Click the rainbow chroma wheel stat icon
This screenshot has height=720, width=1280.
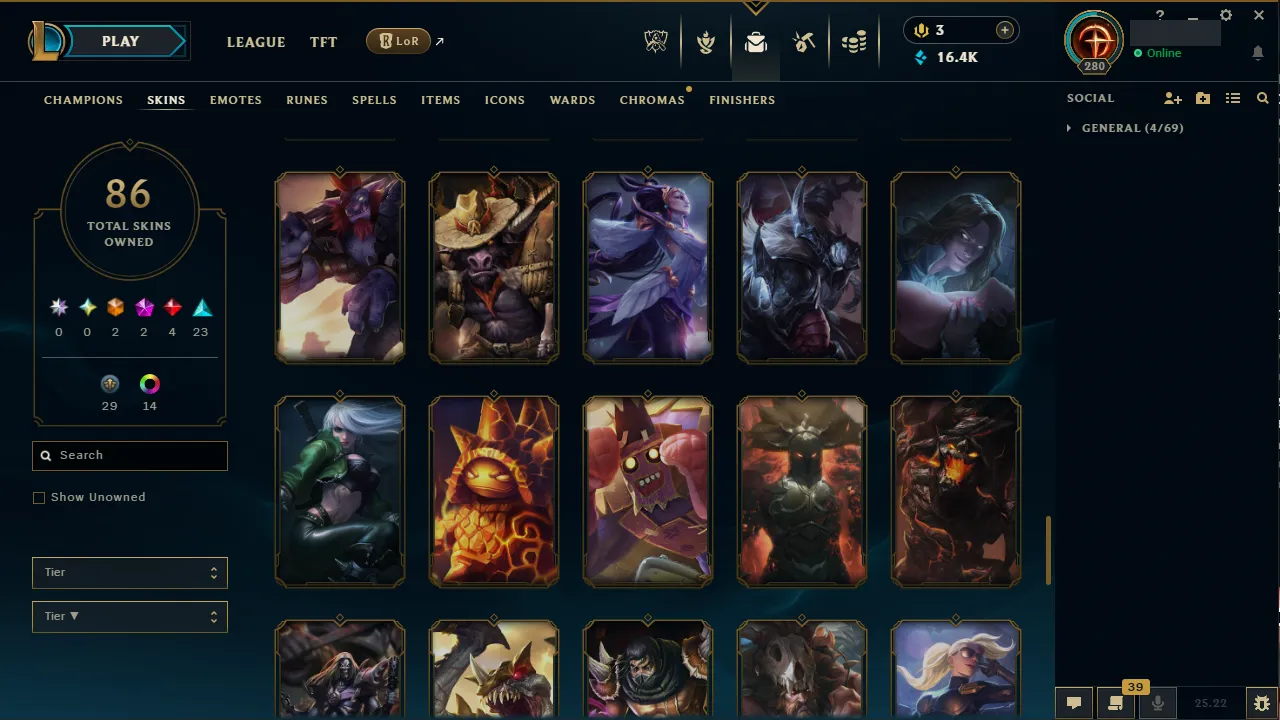(x=149, y=383)
